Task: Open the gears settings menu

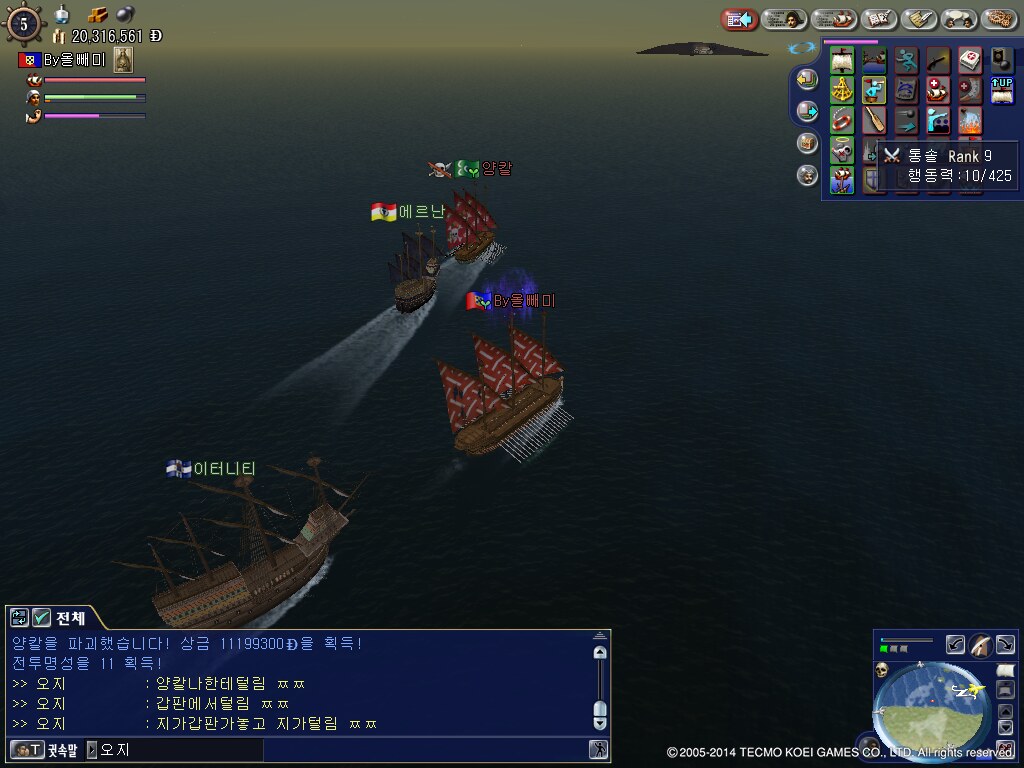Action: coord(999,19)
